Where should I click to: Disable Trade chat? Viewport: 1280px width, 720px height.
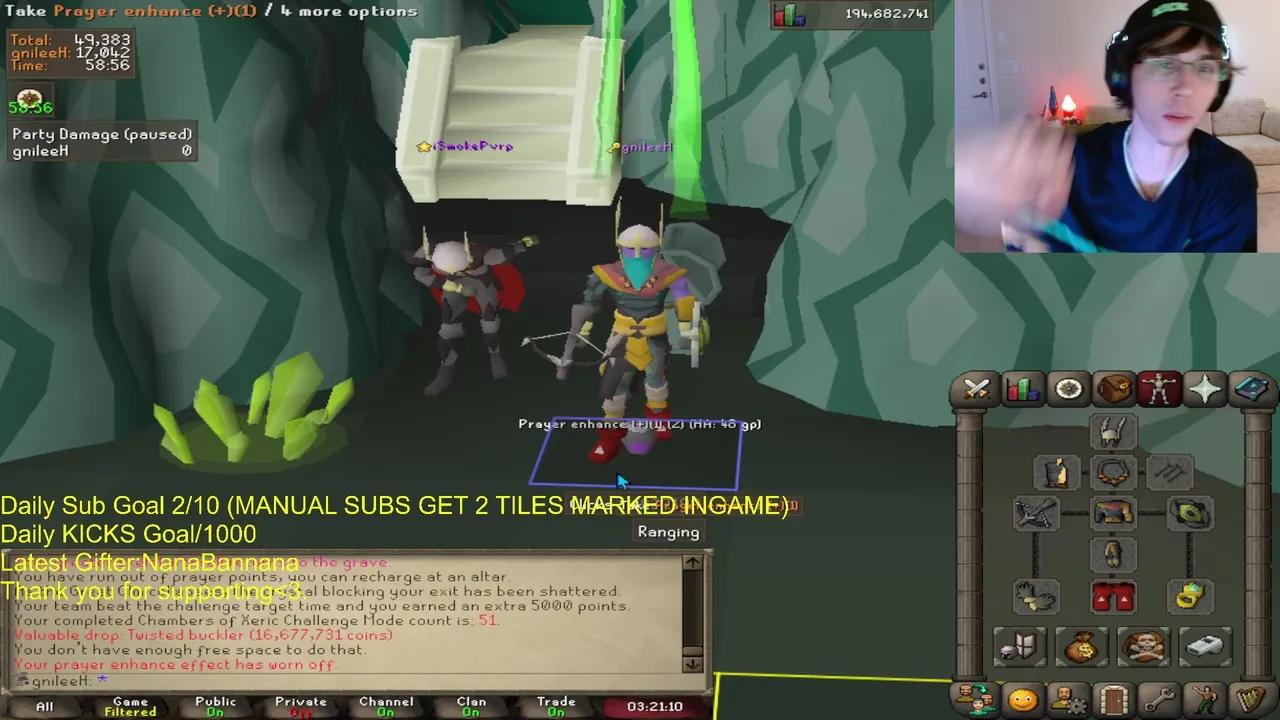555,705
